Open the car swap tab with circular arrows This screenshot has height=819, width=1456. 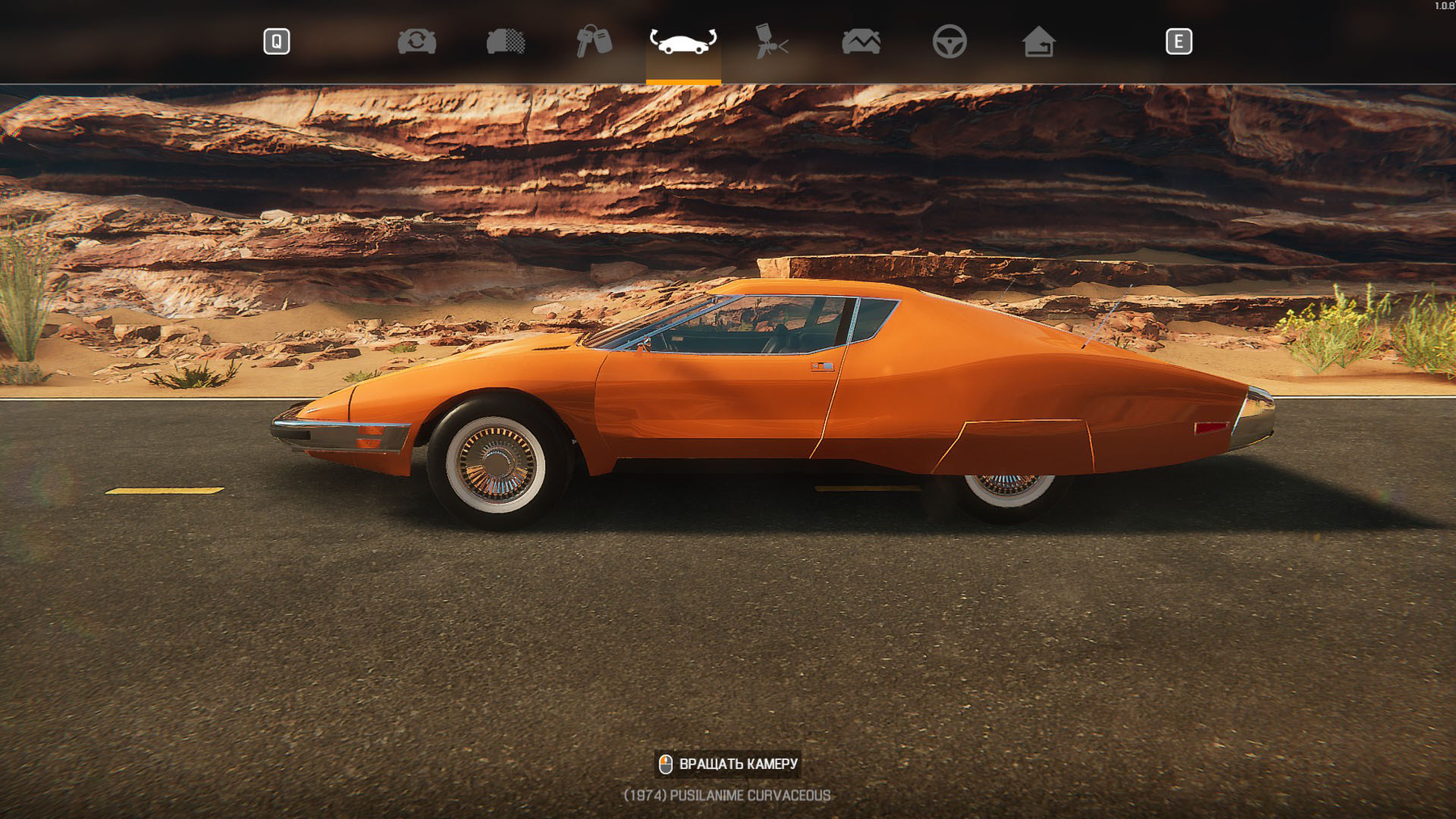417,41
